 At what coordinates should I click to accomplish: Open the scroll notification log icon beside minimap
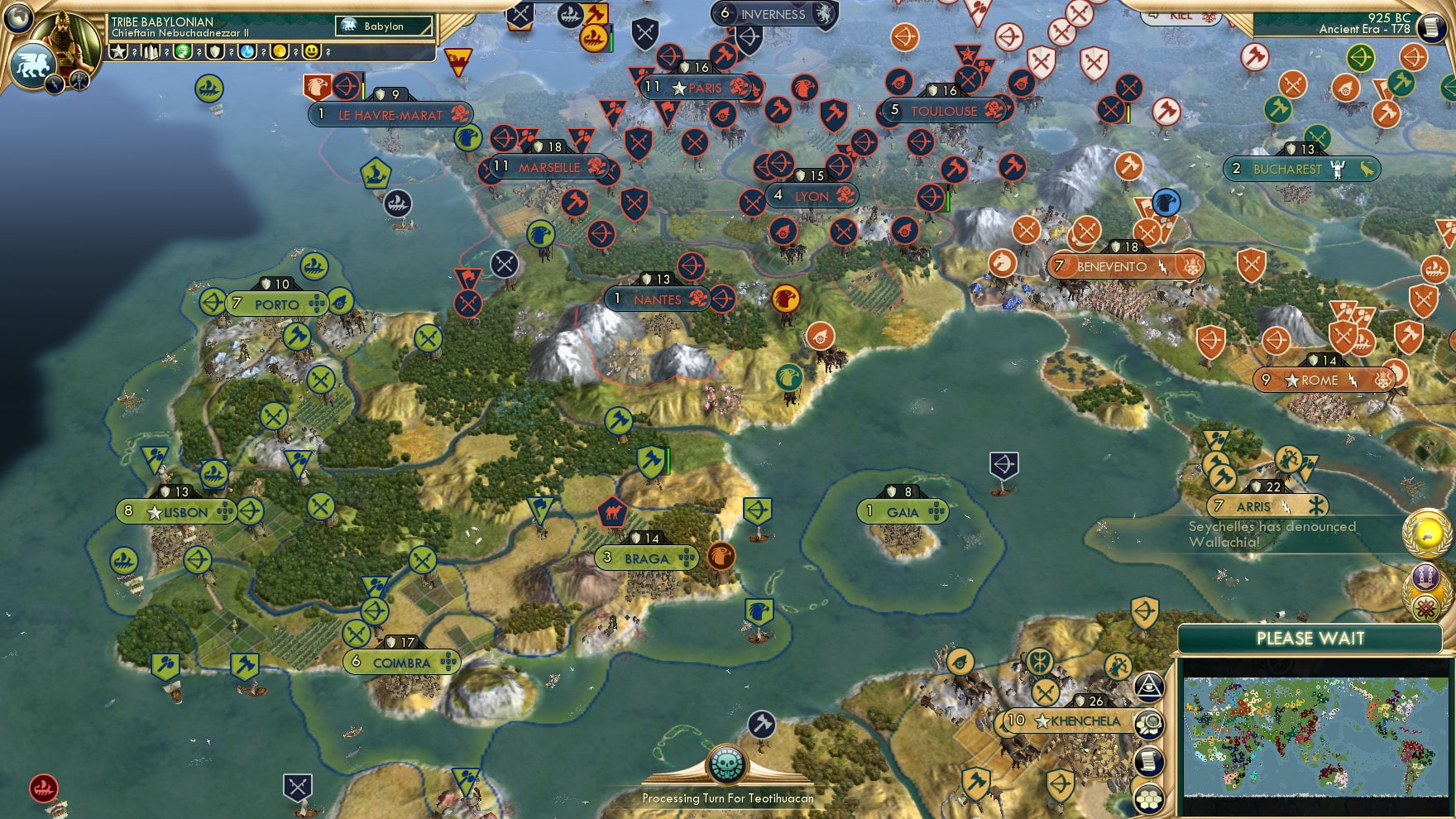(1149, 759)
